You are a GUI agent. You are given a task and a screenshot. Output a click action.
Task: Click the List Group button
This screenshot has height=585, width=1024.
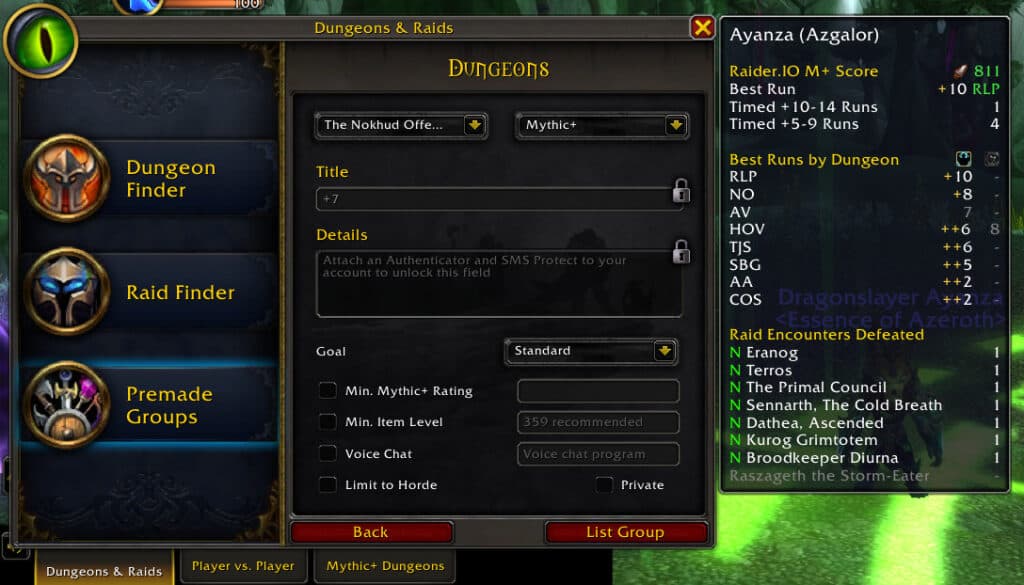tap(625, 532)
